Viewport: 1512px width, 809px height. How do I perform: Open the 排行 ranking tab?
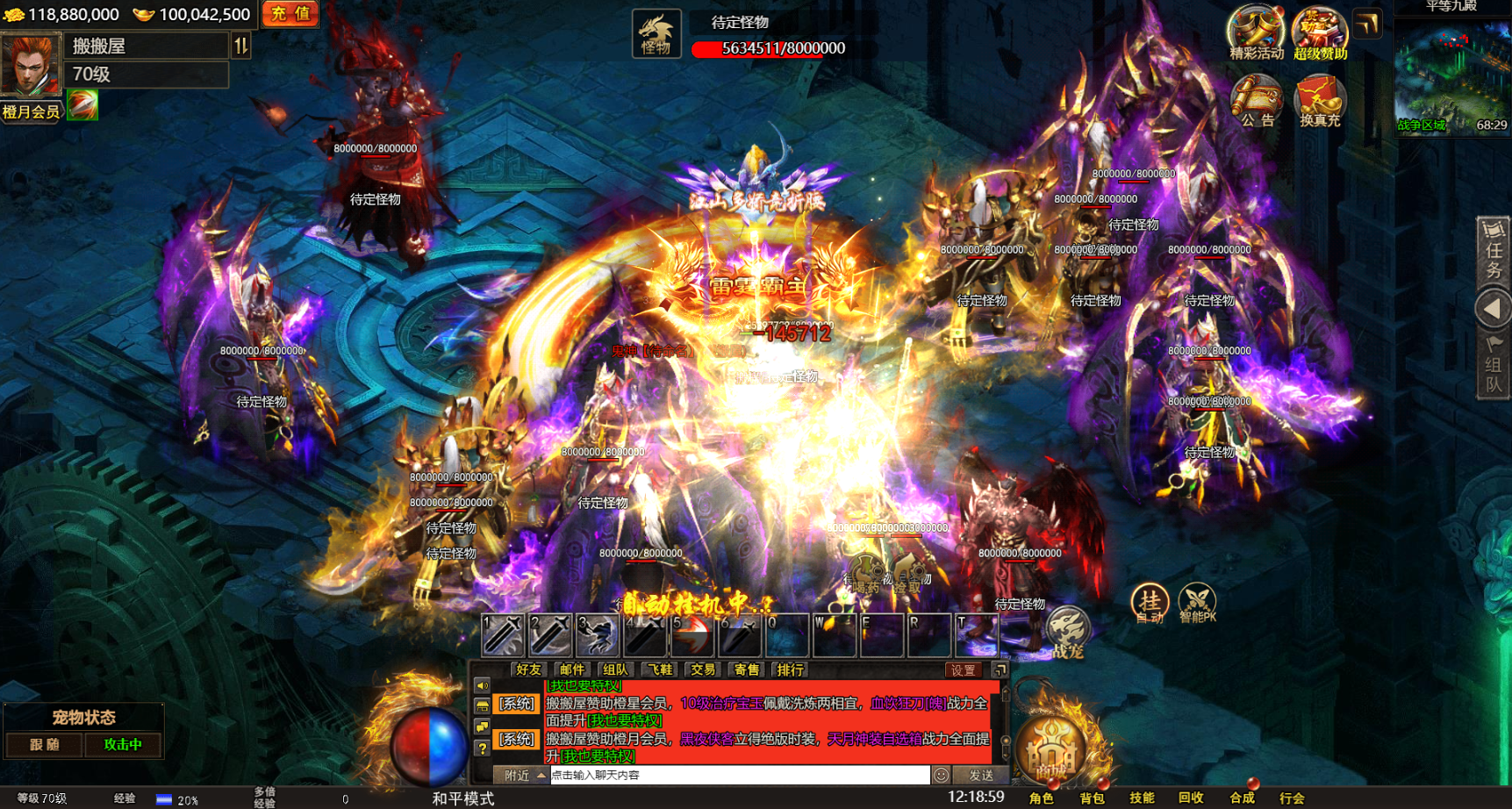790,669
